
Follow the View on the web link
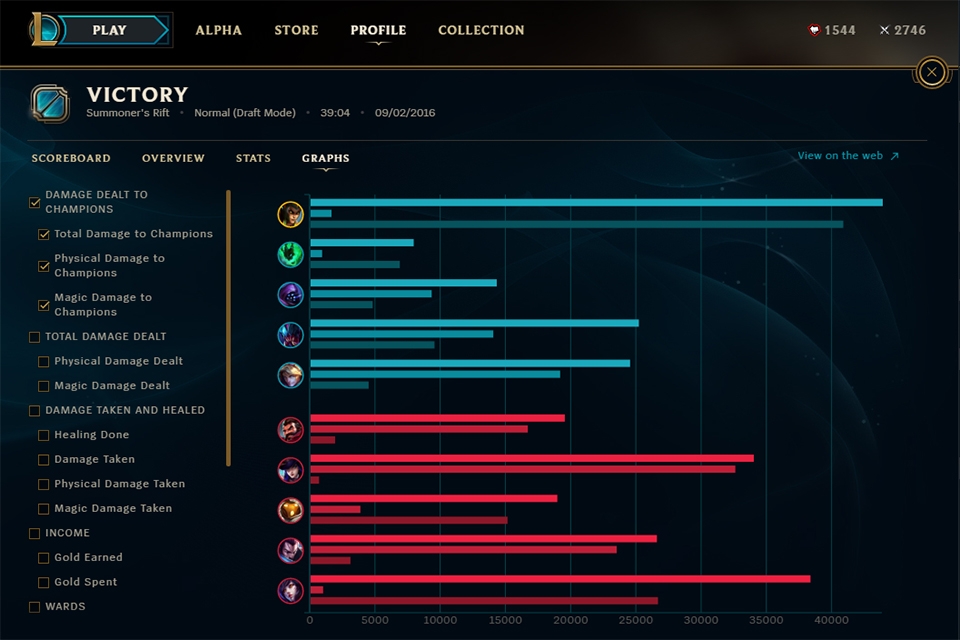coord(848,156)
